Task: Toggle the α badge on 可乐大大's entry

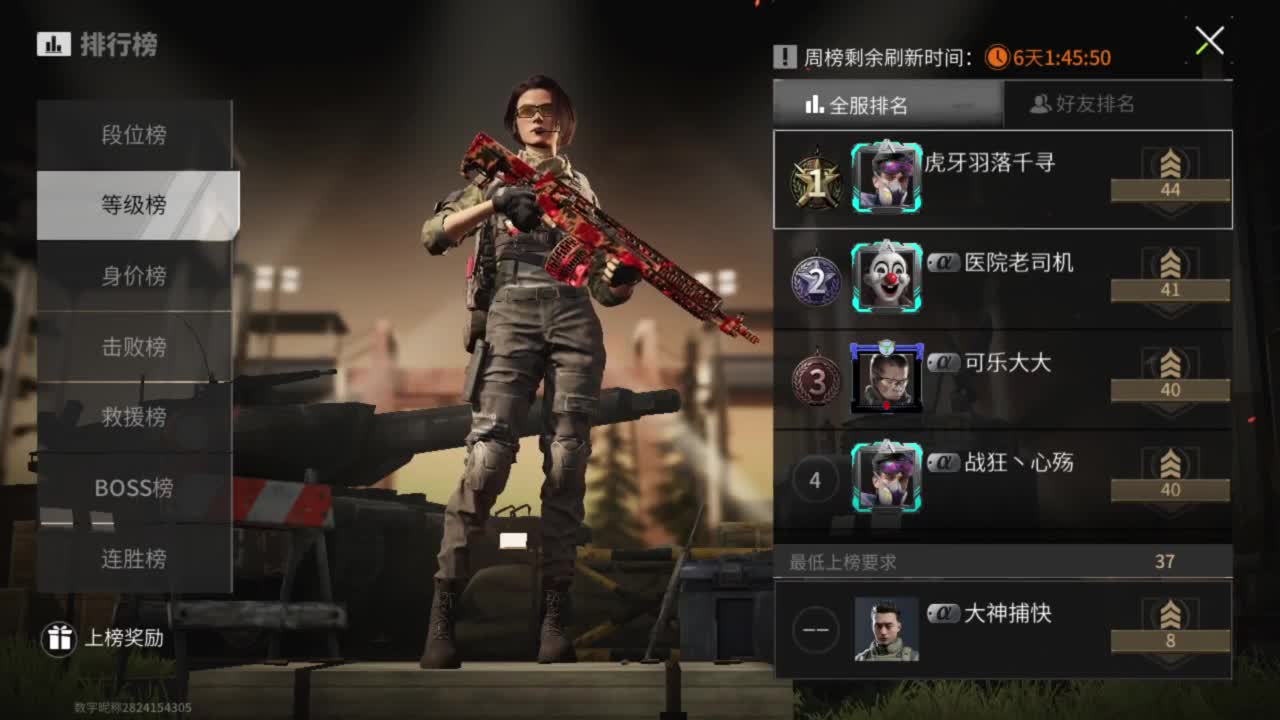Action: click(x=942, y=362)
